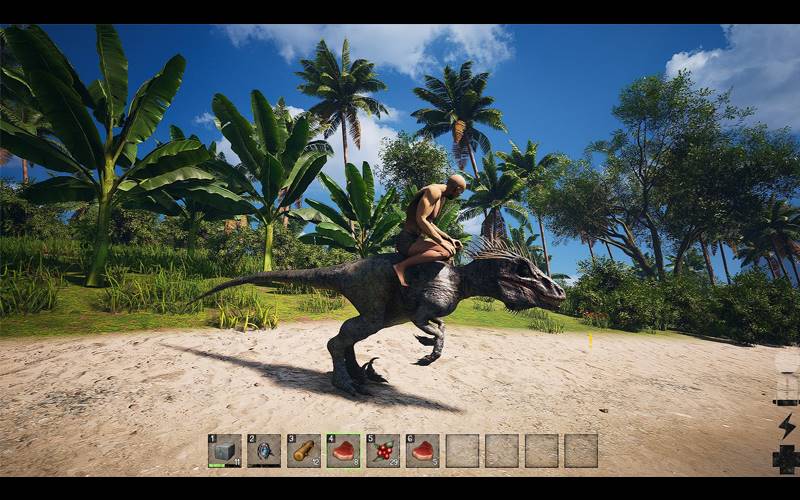Screen dimensions: 800x500
Task: Choose the blue gem item in slot 2
Action: (264, 450)
